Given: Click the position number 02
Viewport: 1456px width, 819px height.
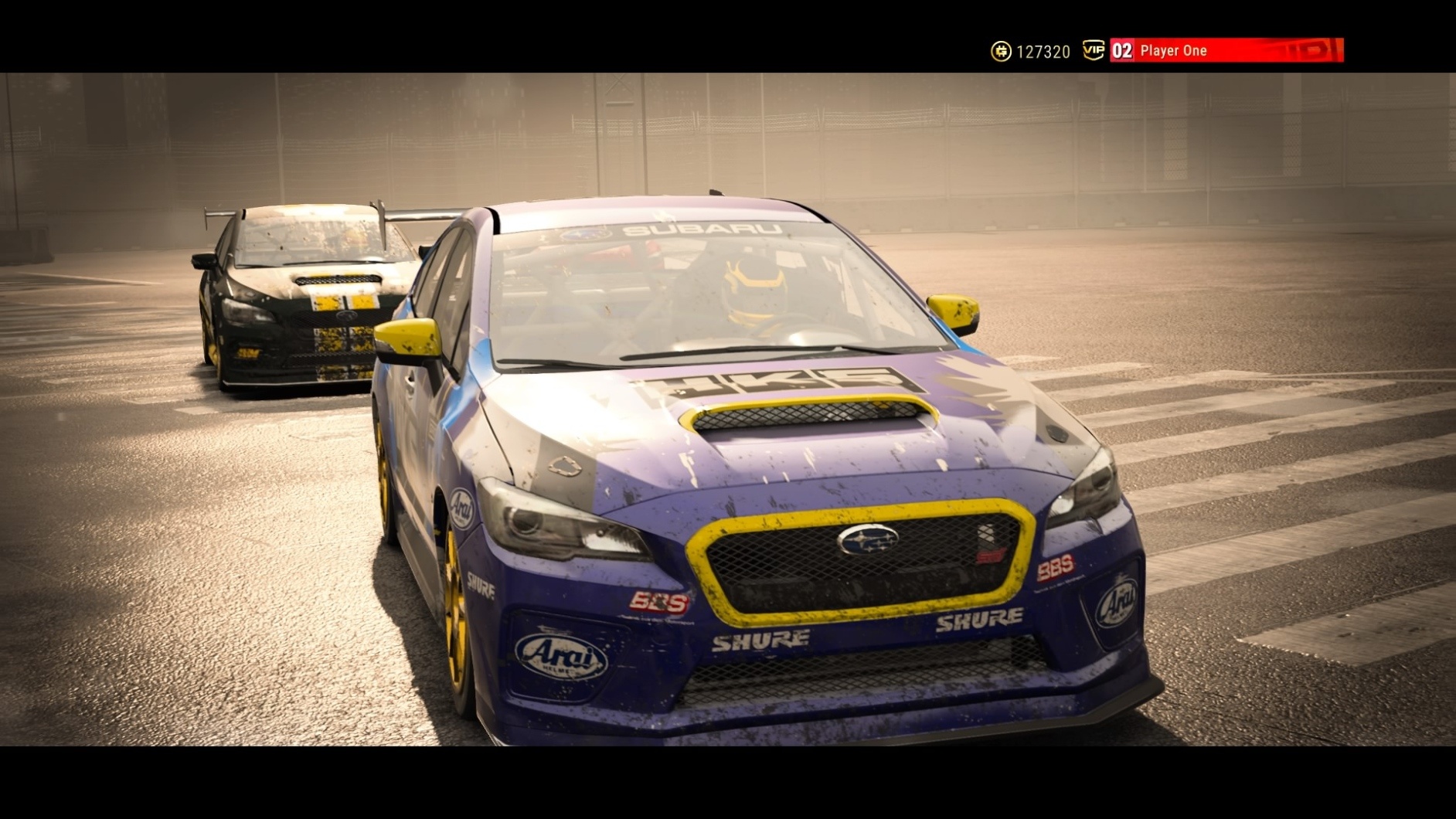Looking at the screenshot, I should point(1121,49).
